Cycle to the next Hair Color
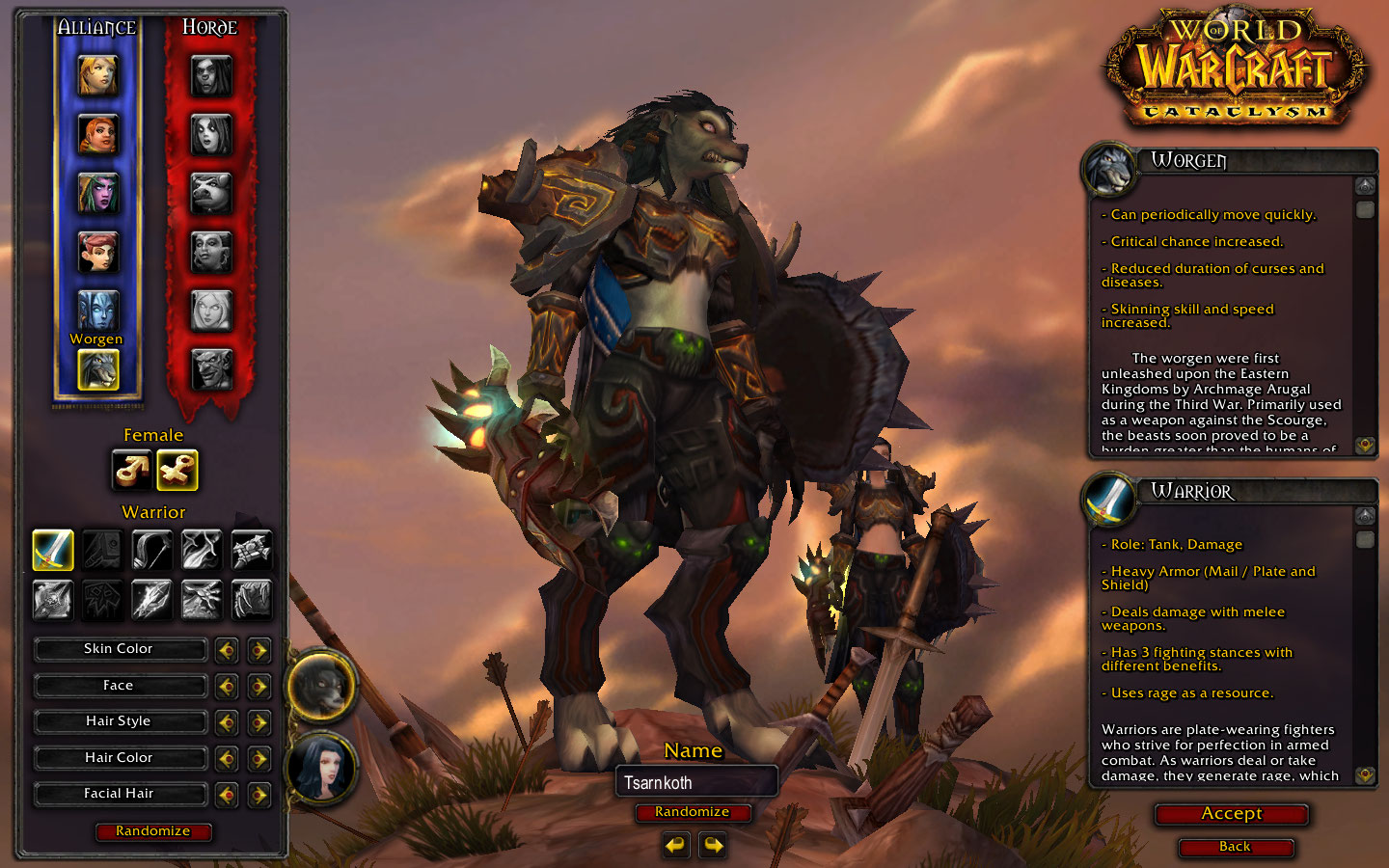This screenshot has width=1389, height=868. (259, 759)
